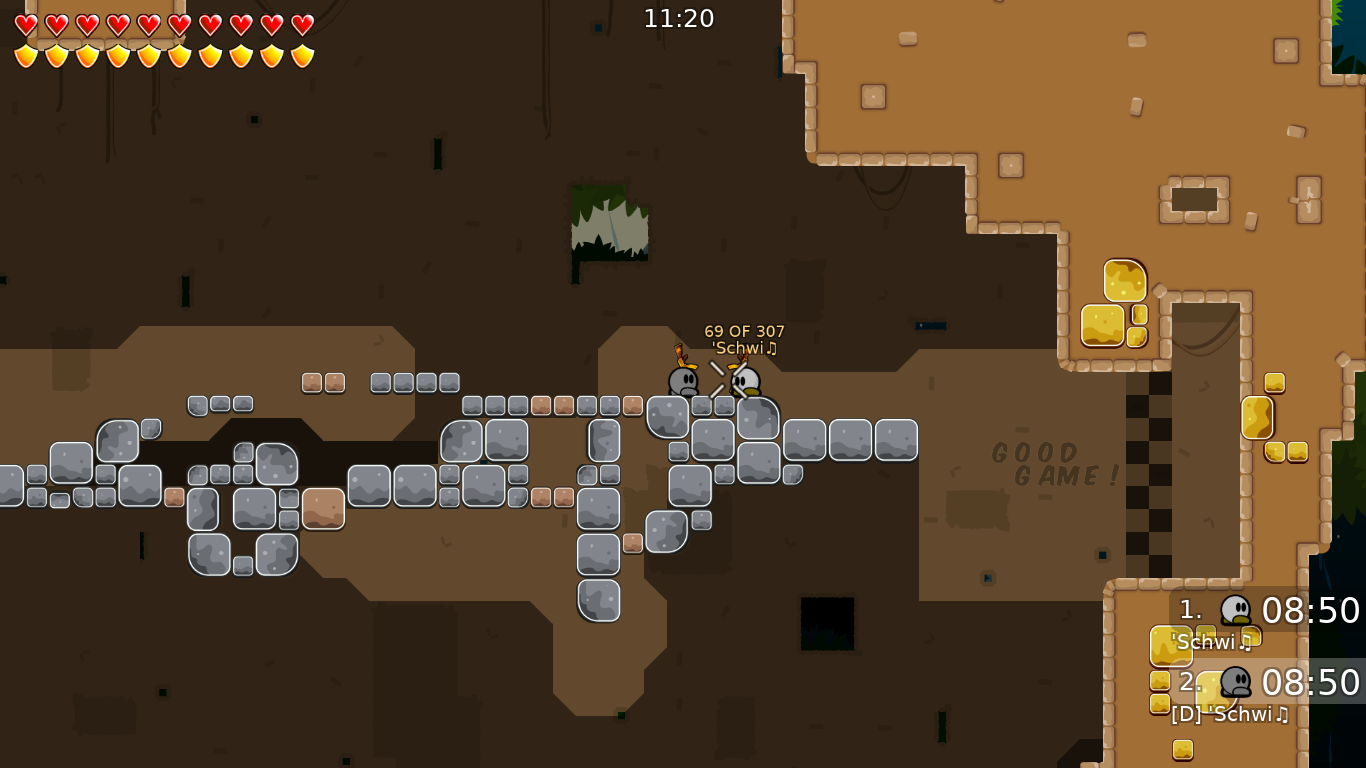Click the music note after the 'Schwi nametag
Viewport: 1366px width, 768px height.
pyautogui.click(x=771, y=349)
